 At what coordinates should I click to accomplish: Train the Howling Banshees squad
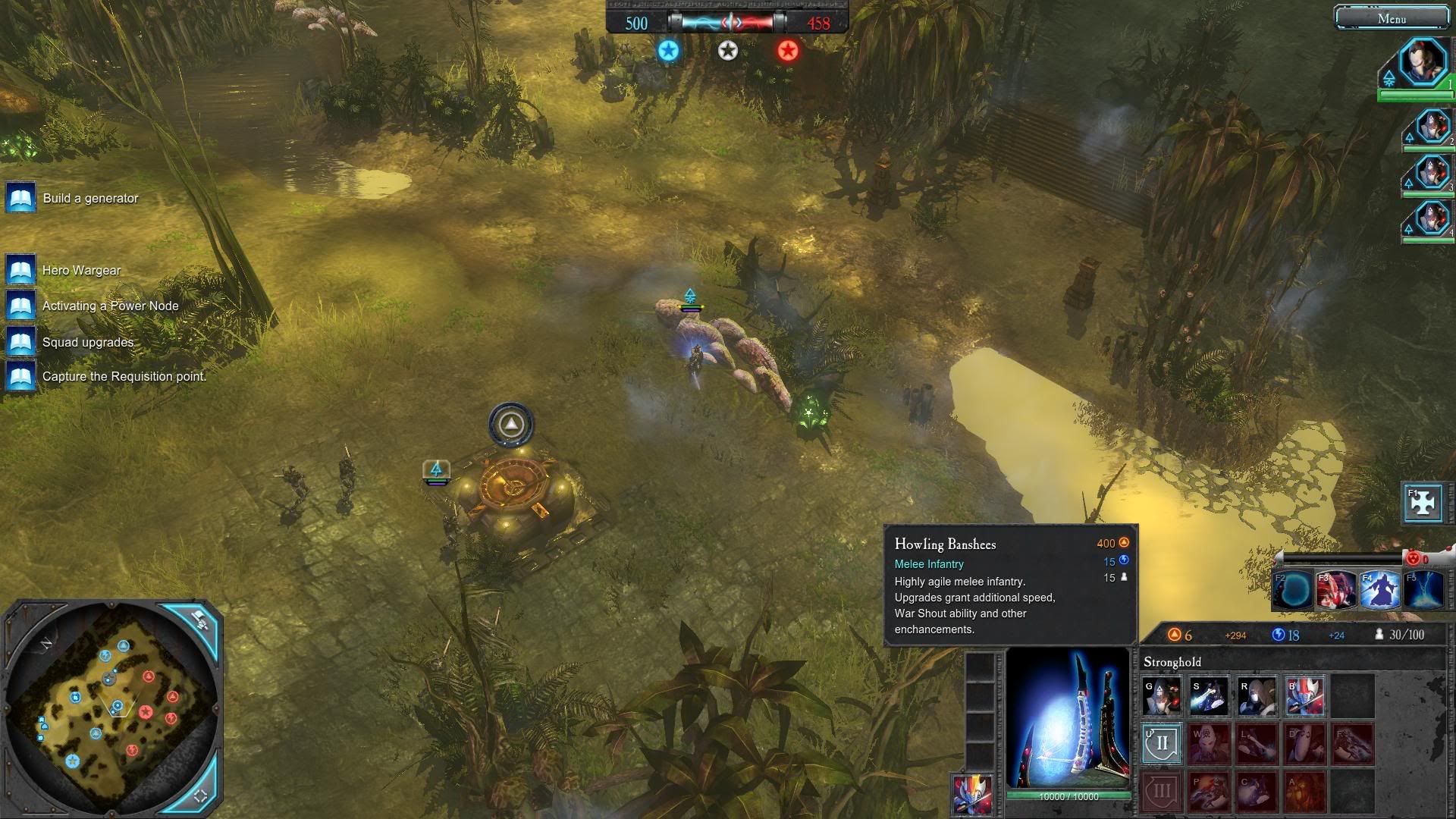(x=1304, y=695)
